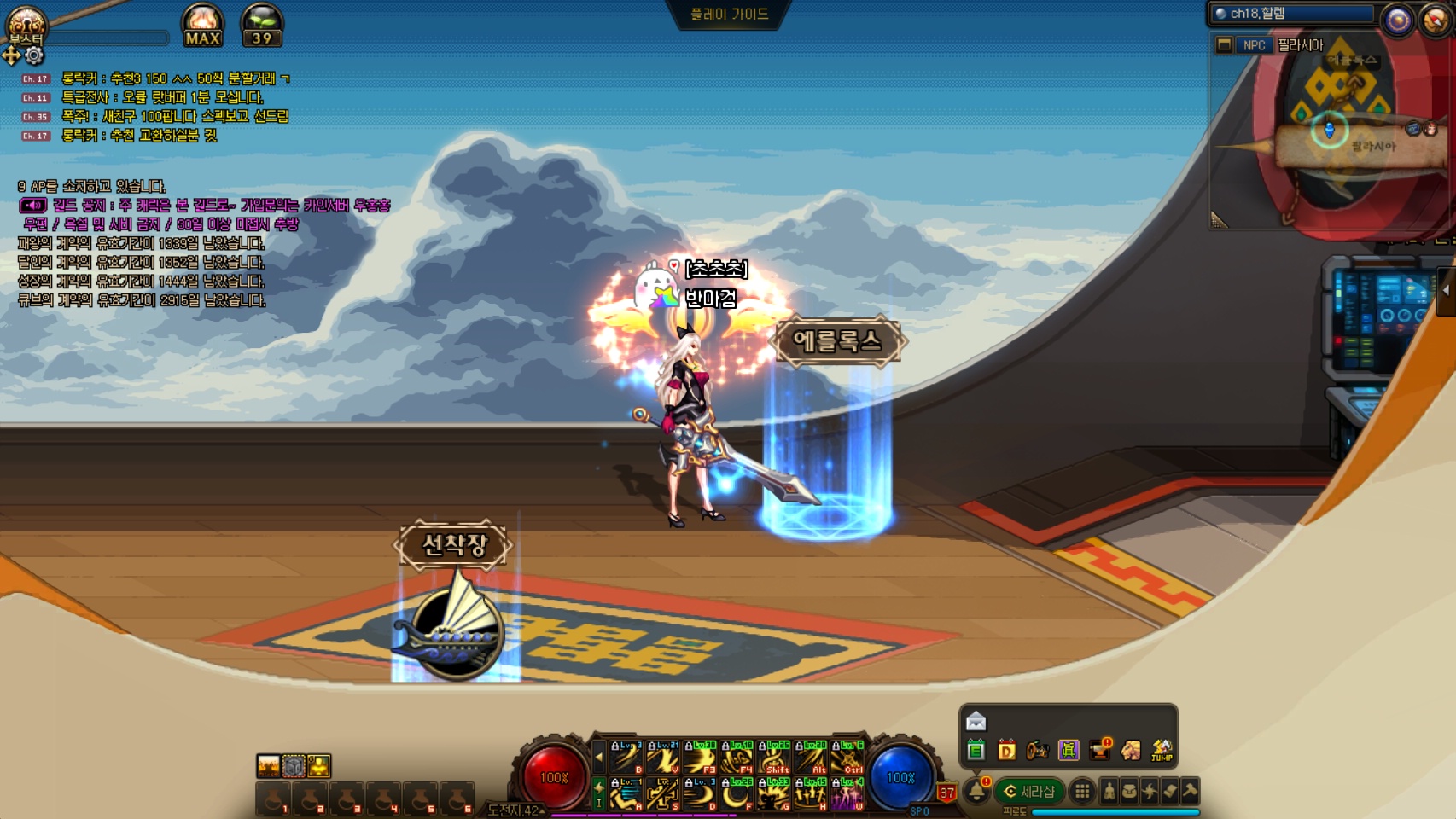Open the inventory bag button
This screenshot has width=1456, height=819.
(1129, 792)
